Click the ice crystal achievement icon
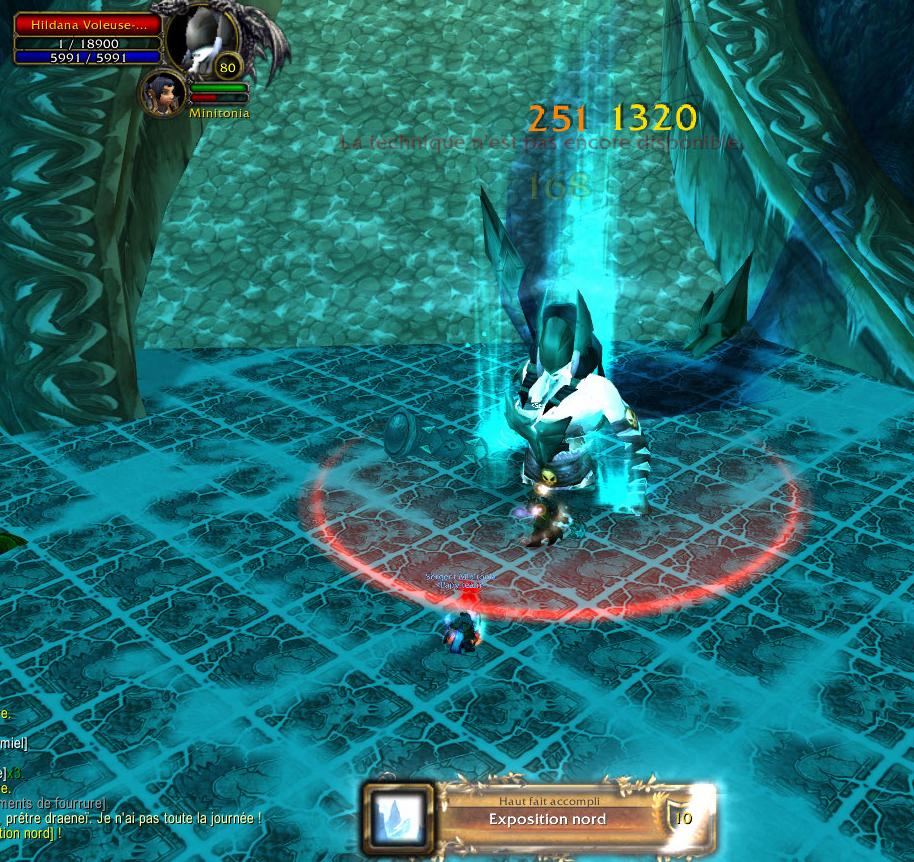The height and width of the screenshot is (862, 914). point(398,817)
